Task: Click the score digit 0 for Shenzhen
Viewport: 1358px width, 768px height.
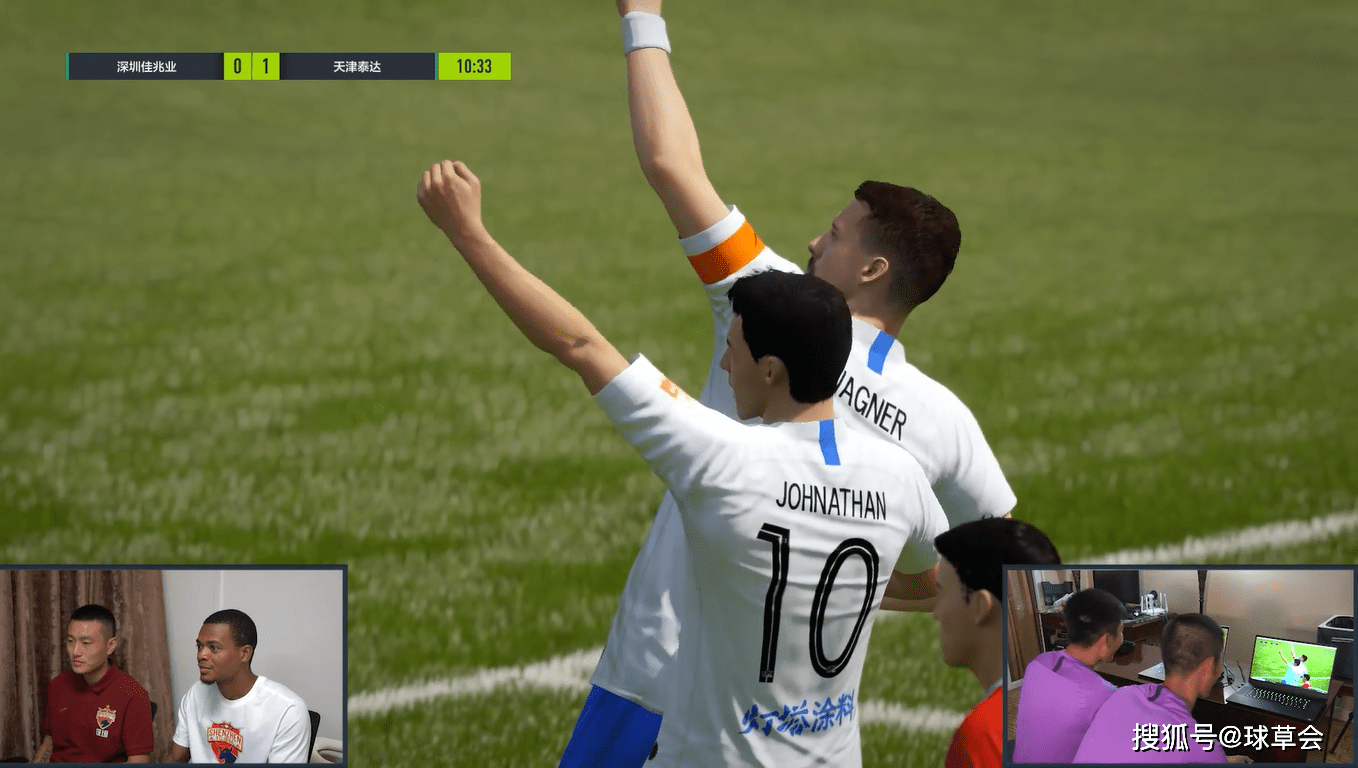Action: click(x=240, y=66)
